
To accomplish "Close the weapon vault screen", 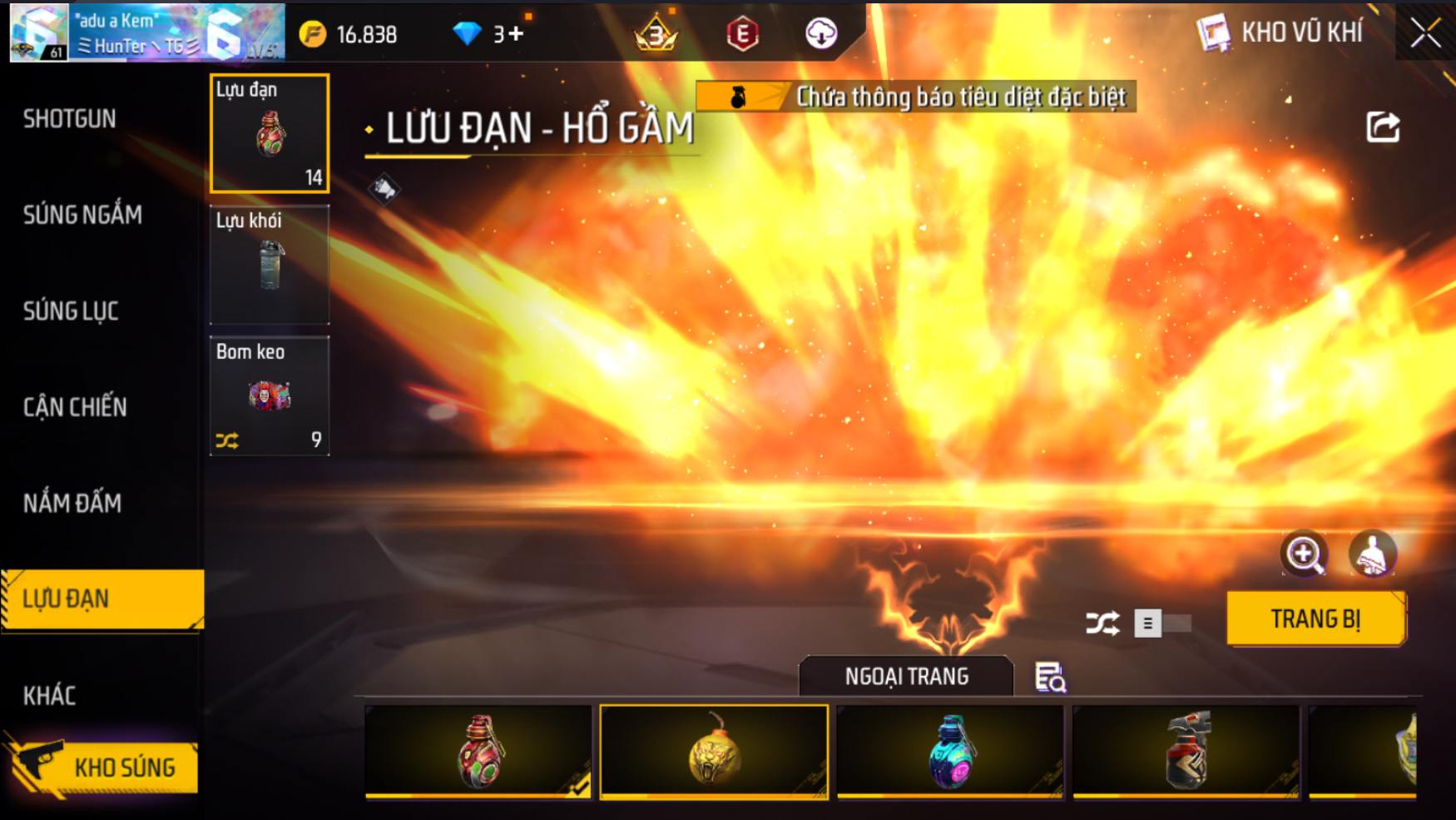I will 1425,33.
